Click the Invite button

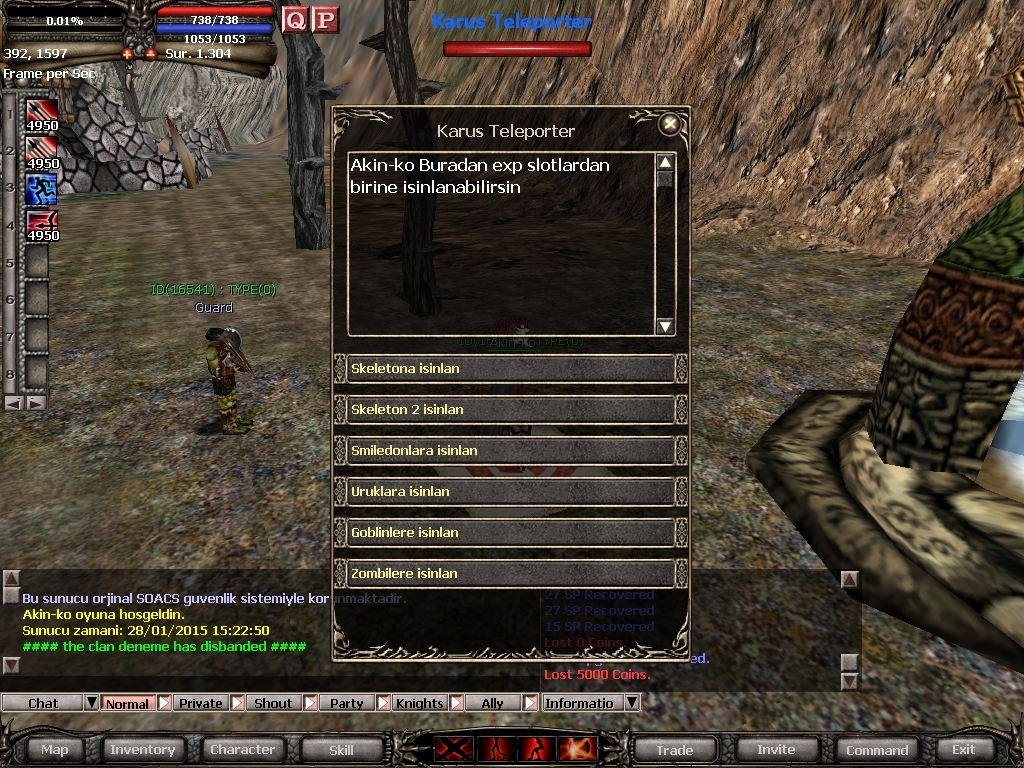click(x=776, y=749)
